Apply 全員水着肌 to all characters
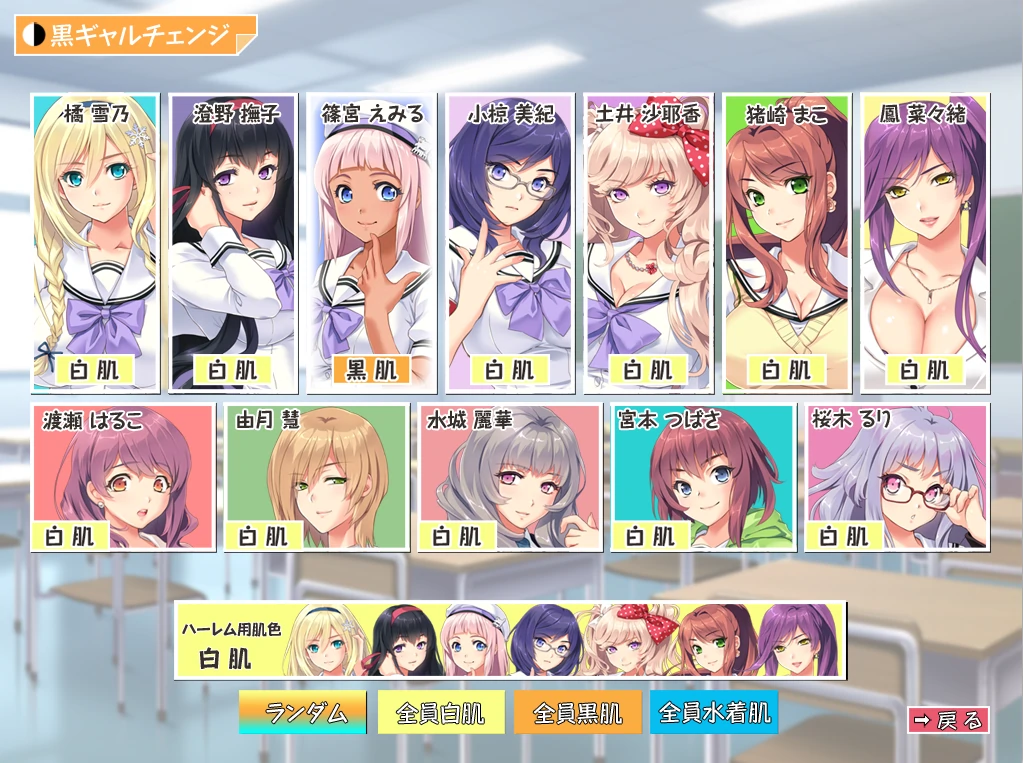 (714, 713)
